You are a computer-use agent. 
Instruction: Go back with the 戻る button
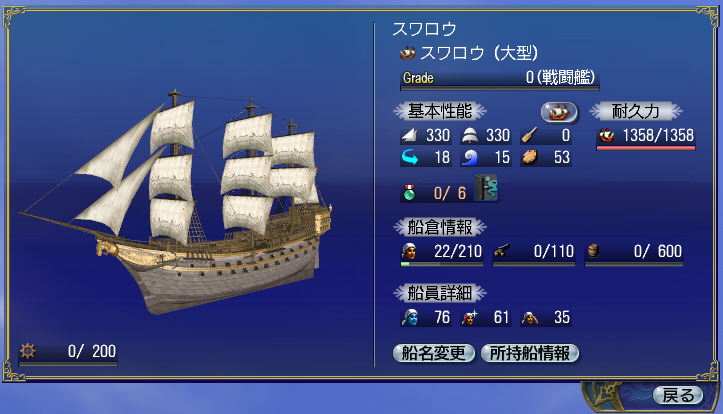[x=671, y=393]
